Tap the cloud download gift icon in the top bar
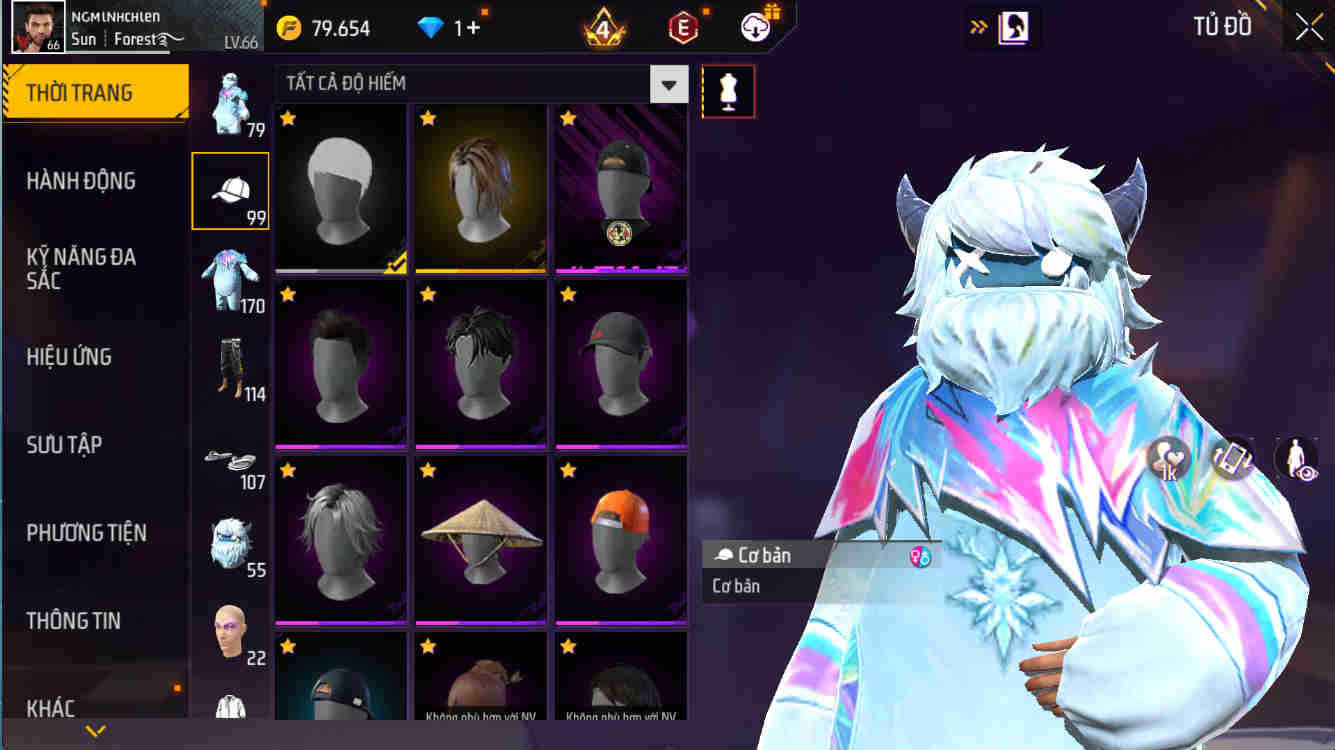 point(755,27)
